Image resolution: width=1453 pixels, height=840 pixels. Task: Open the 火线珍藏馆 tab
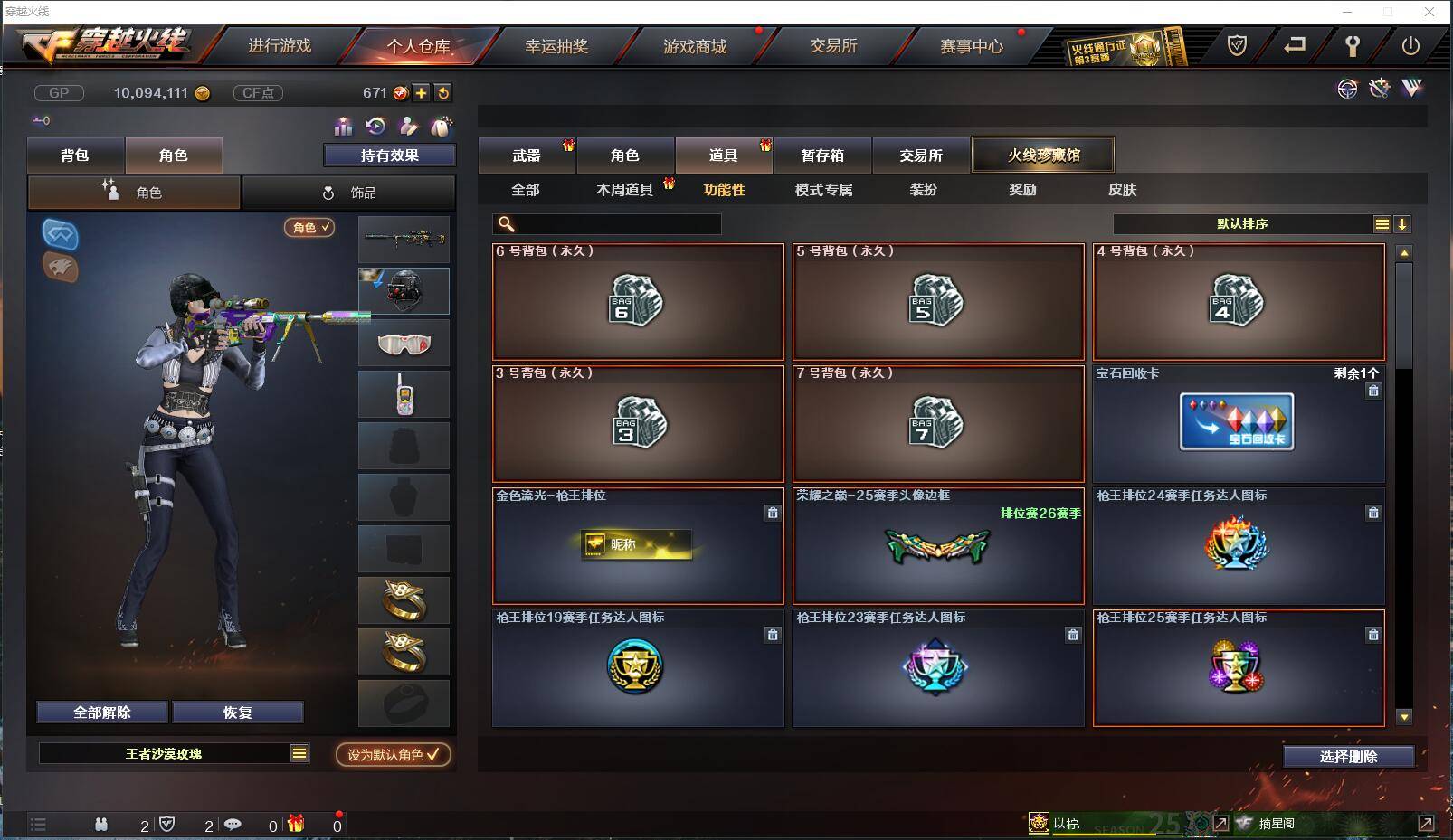click(x=1042, y=154)
